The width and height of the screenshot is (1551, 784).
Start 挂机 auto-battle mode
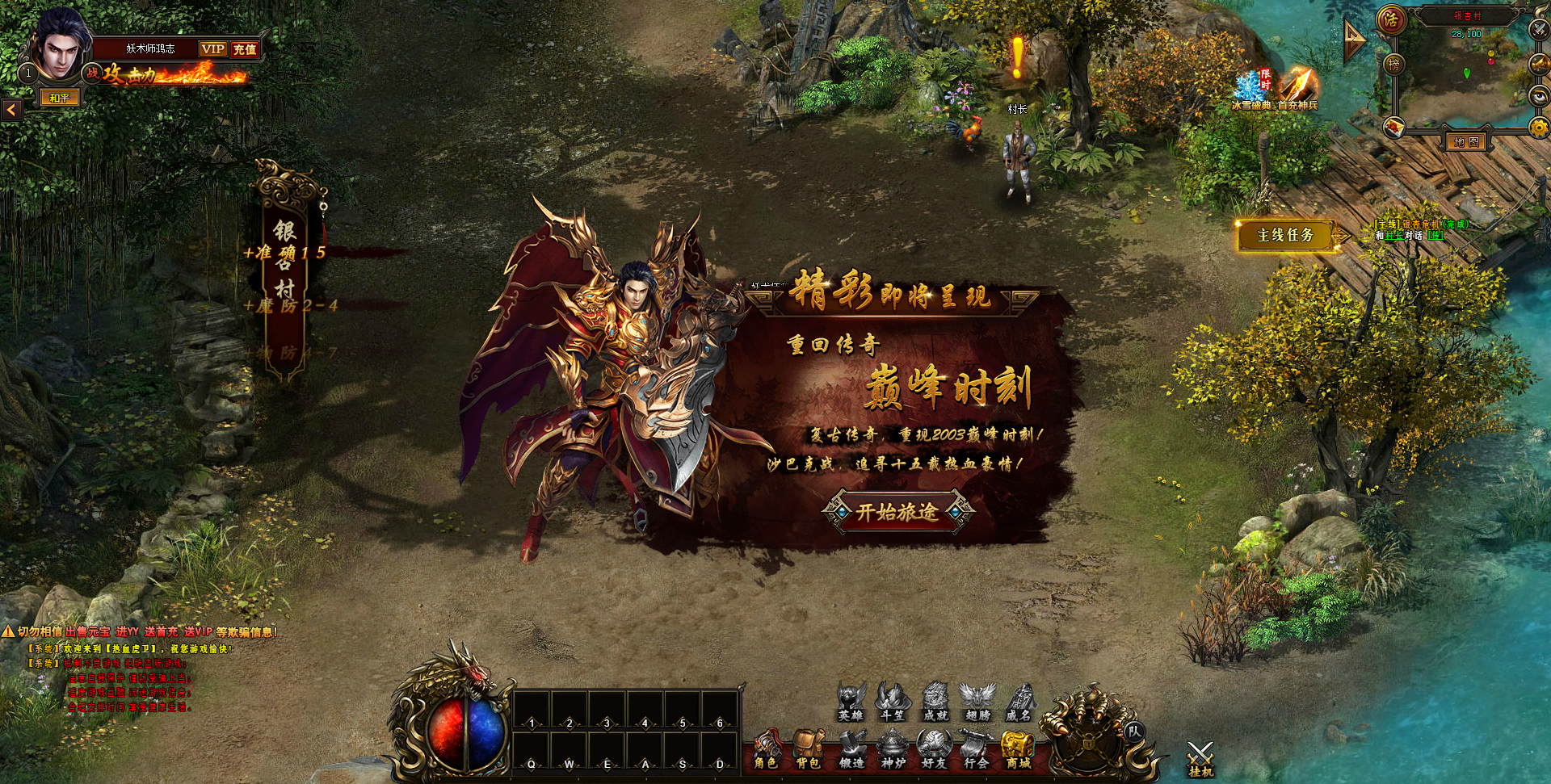pyautogui.click(x=1200, y=760)
